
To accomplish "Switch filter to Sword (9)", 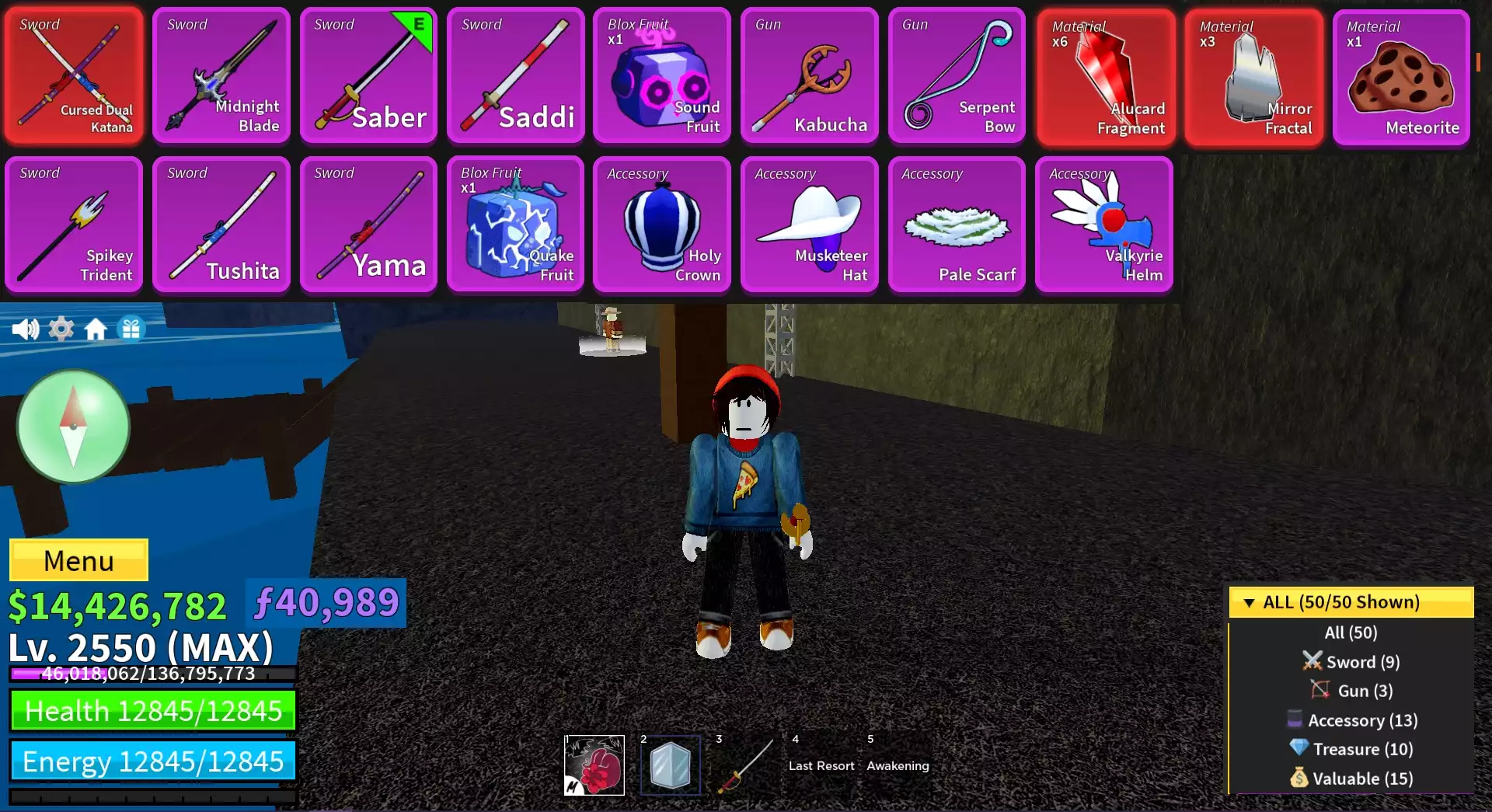I will tap(1351, 661).
